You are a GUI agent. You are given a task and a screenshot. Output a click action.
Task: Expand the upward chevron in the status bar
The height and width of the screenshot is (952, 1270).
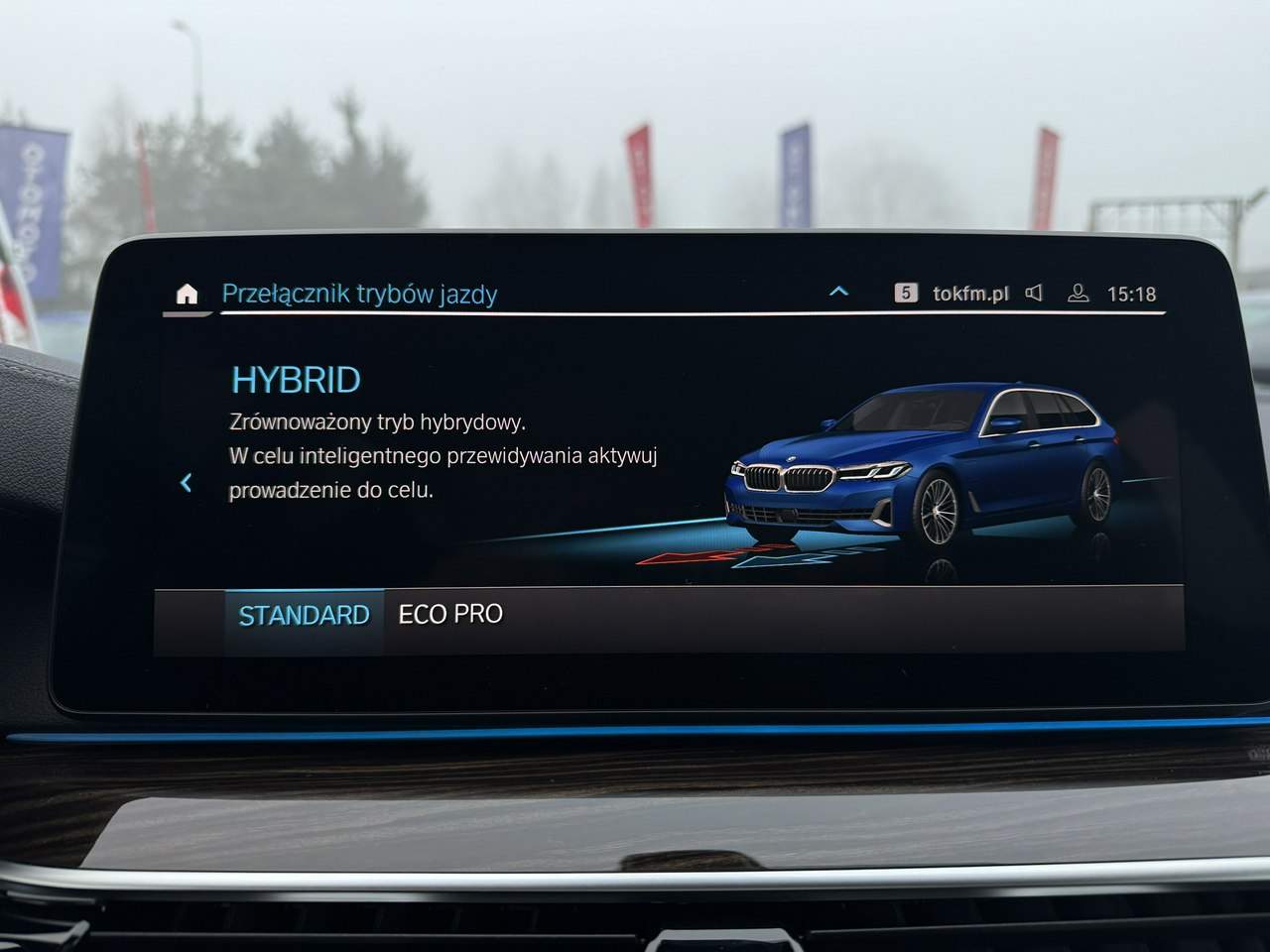[838, 292]
